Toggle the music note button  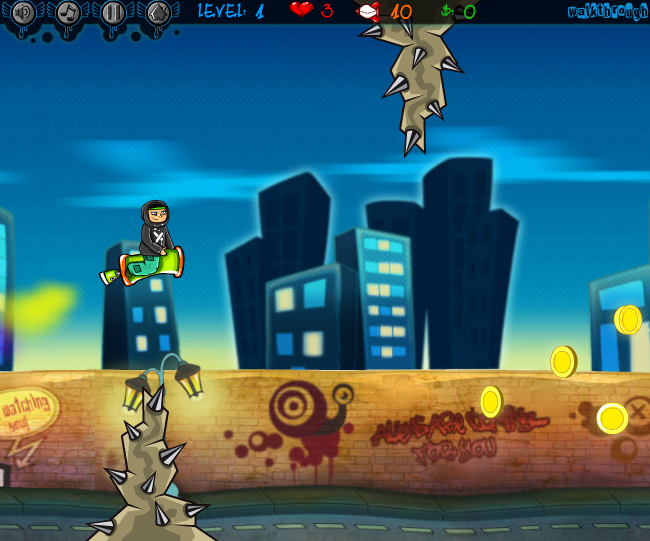coord(68,13)
